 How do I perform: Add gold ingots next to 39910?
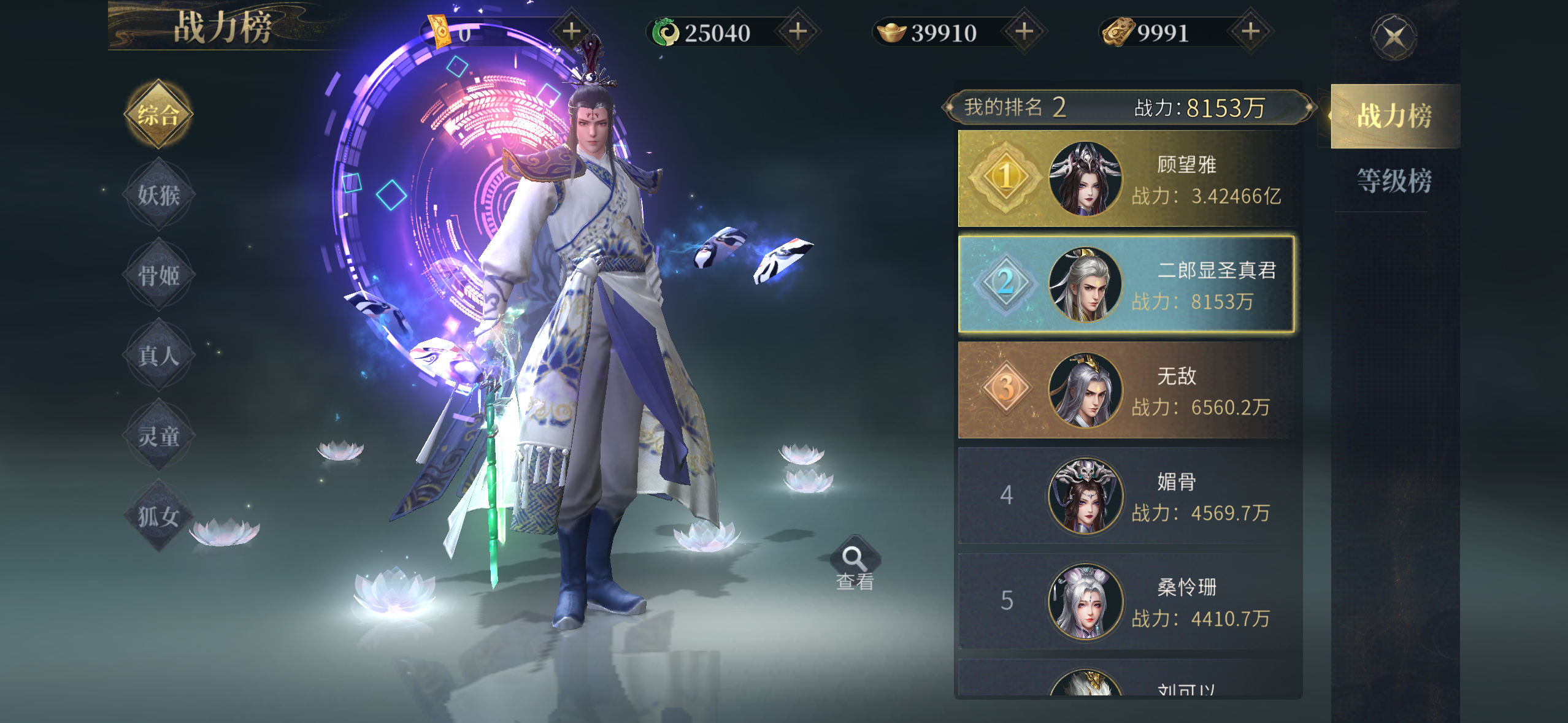pyautogui.click(x=1024, y=31)
